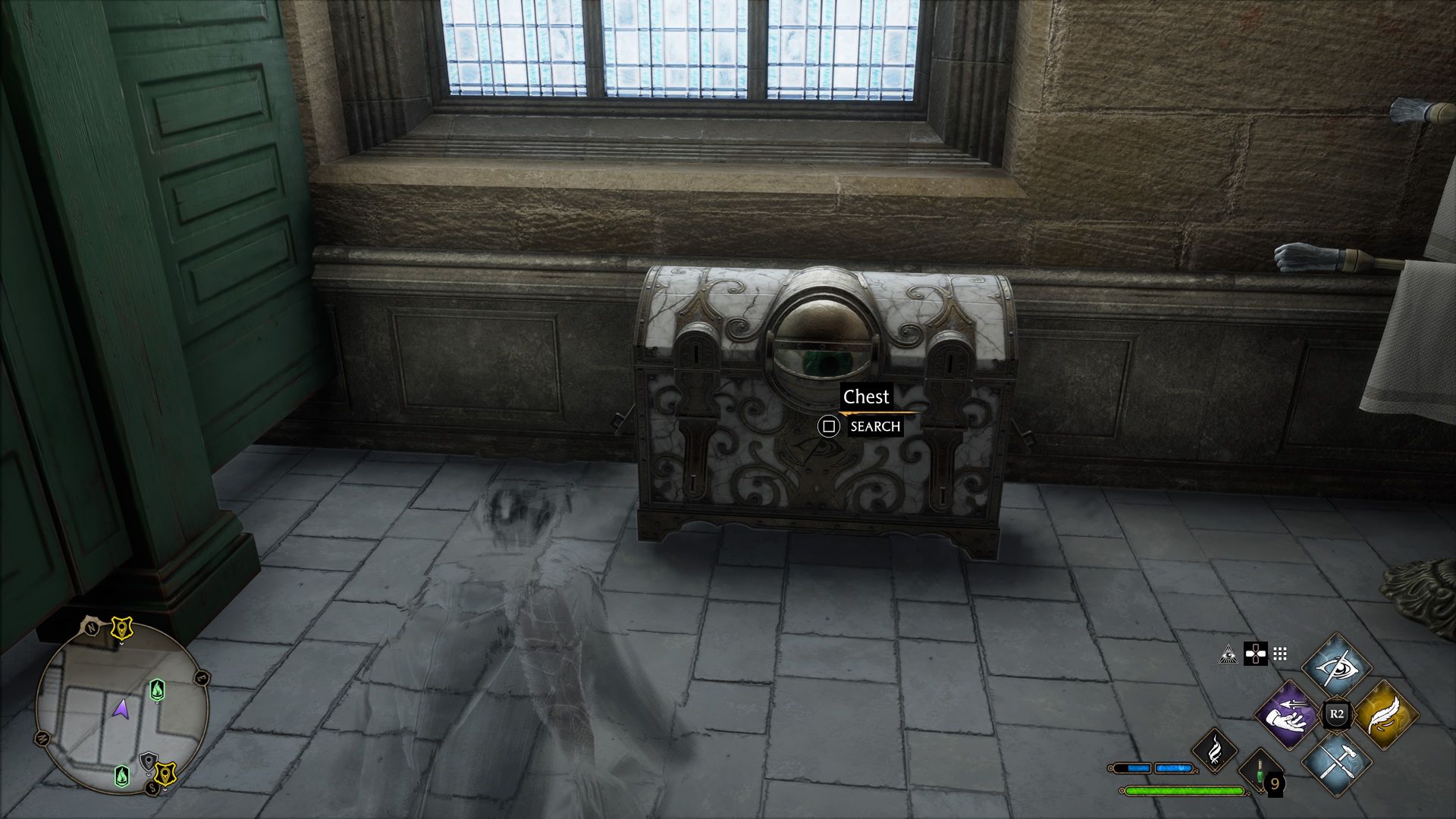Click the R2 button prompt

1337,714
